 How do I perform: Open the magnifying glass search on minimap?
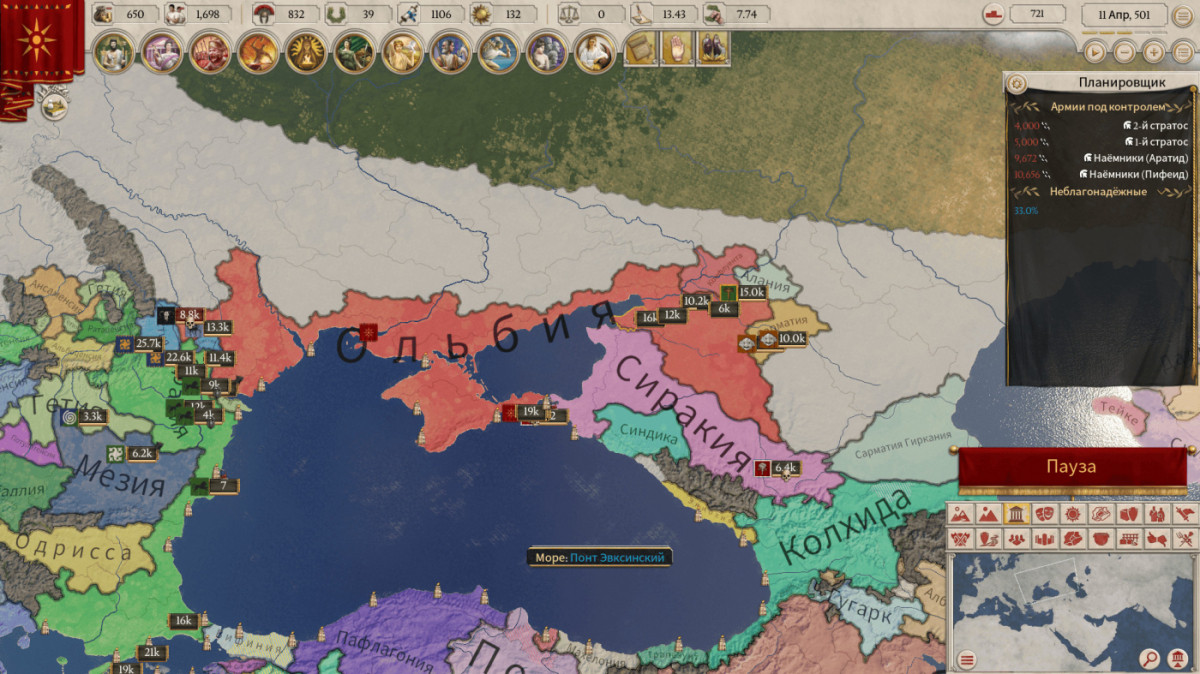pos(1151,659)
